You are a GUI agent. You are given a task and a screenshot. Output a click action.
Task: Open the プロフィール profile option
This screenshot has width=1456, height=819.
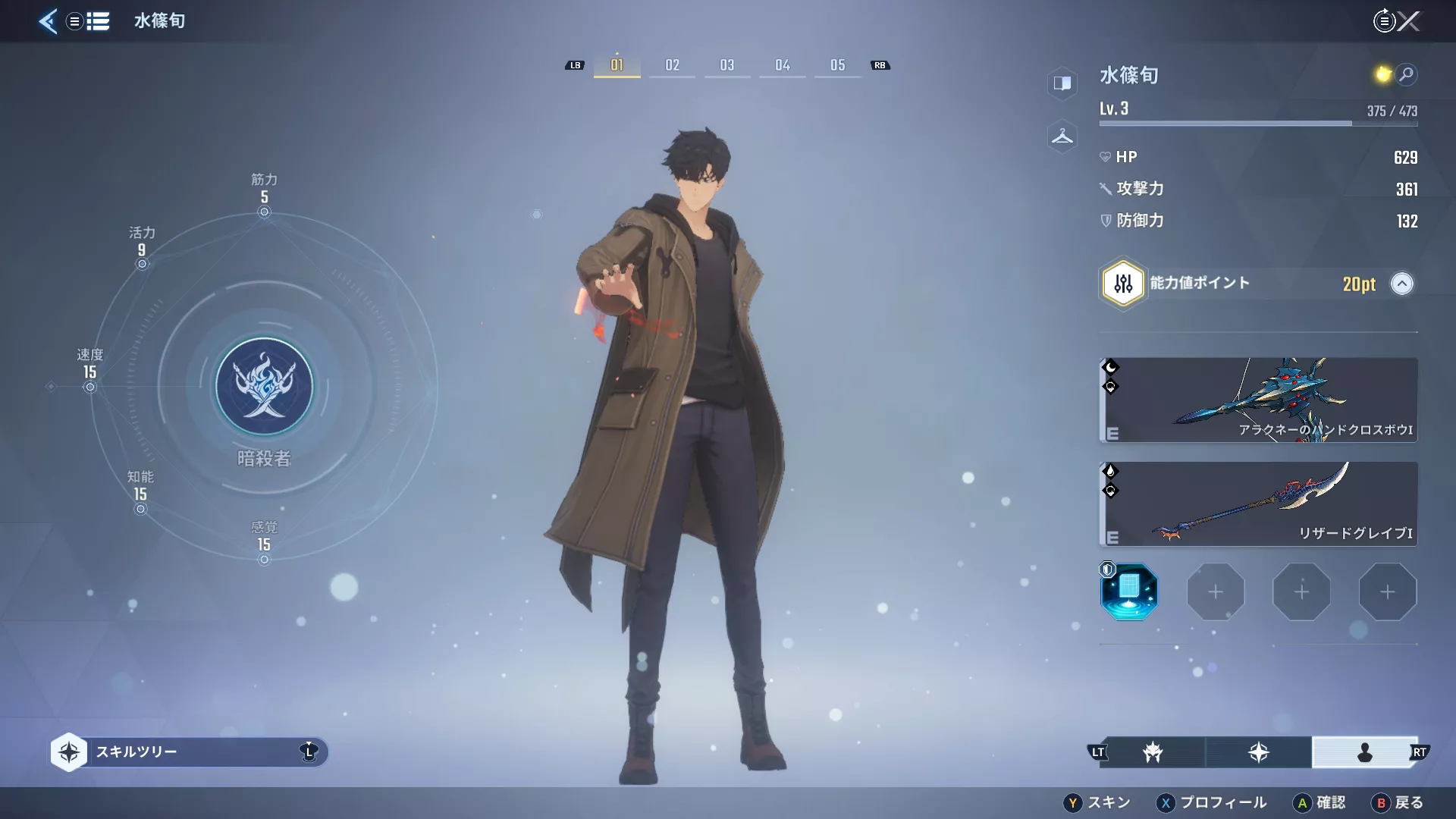coord(1212,802)
